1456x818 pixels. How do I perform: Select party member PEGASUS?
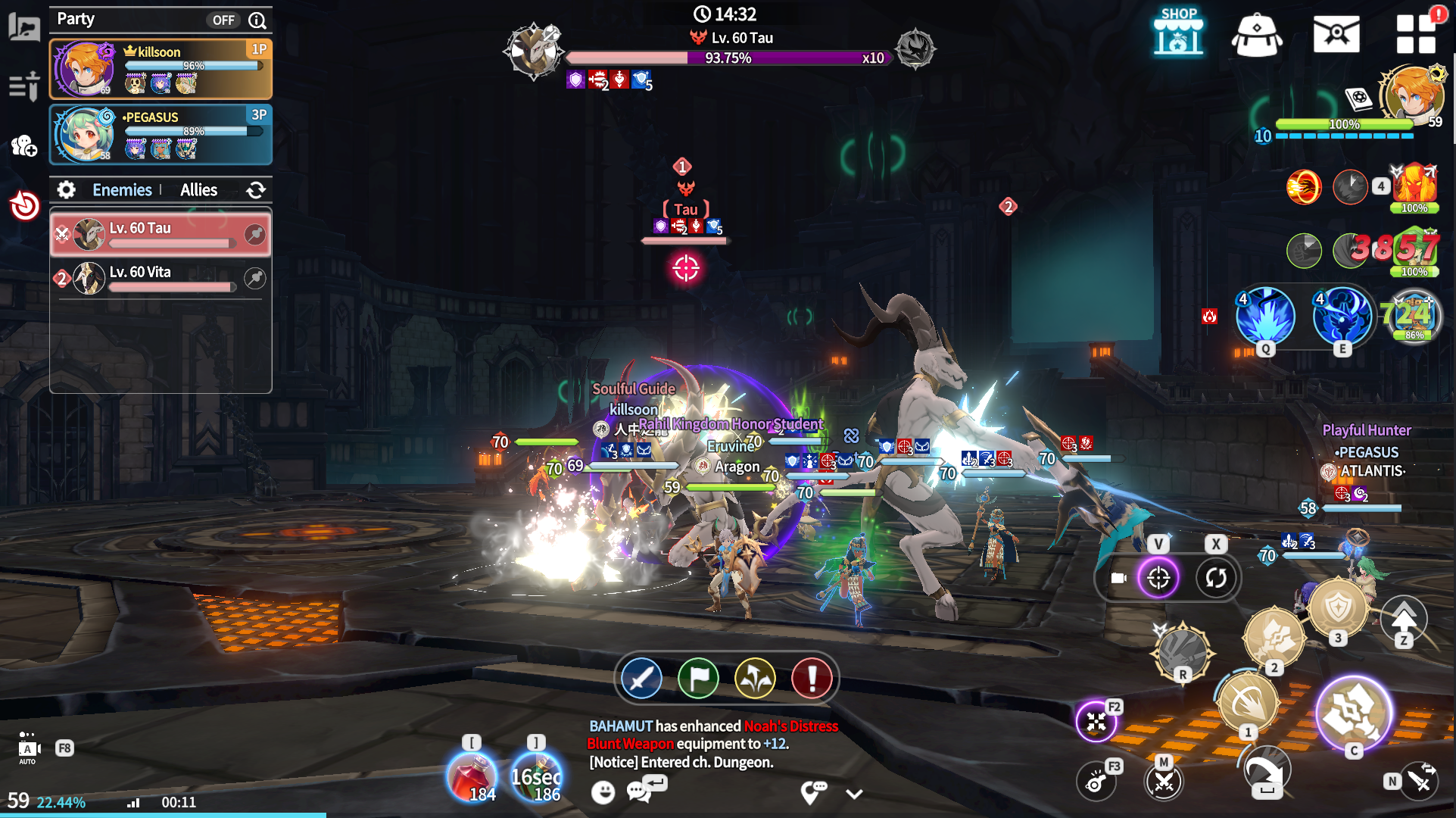[161, 134]
